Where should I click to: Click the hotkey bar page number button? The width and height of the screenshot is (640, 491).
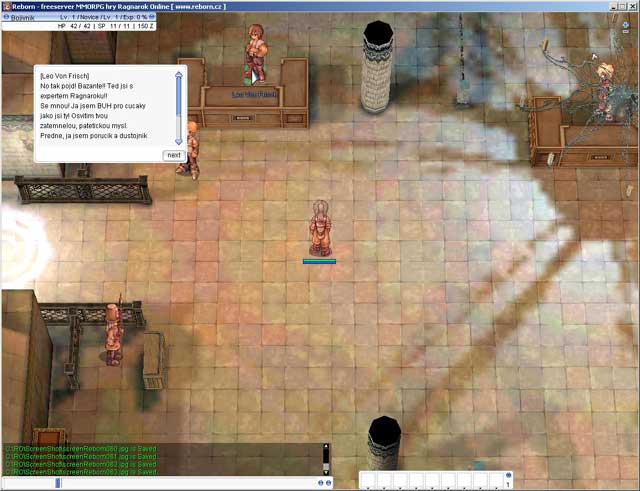coord(508,484)
